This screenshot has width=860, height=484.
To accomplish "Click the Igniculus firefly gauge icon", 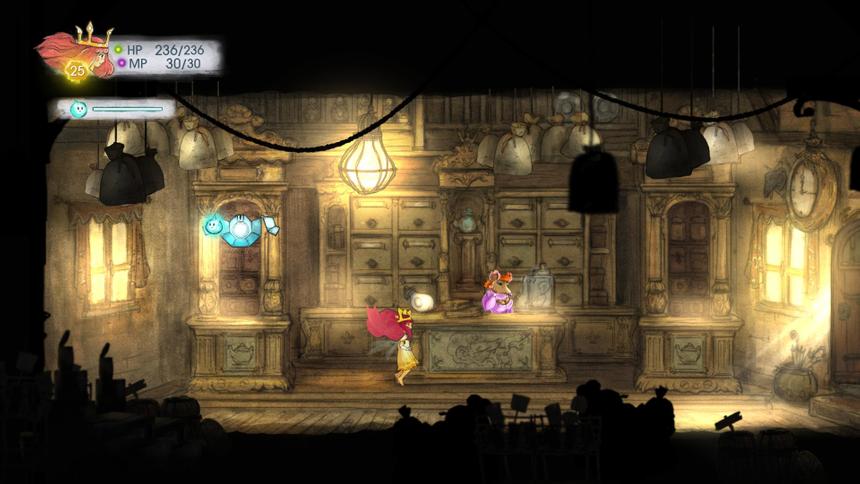I will pyautogui.click(x=78, y=109).
